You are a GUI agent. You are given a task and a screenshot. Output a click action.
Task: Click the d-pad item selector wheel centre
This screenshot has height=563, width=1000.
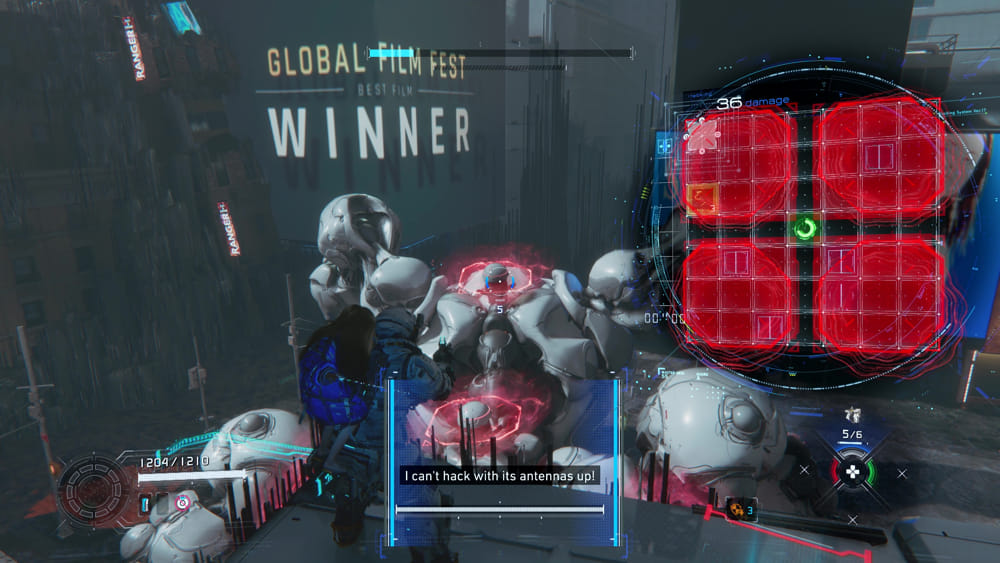852,473
